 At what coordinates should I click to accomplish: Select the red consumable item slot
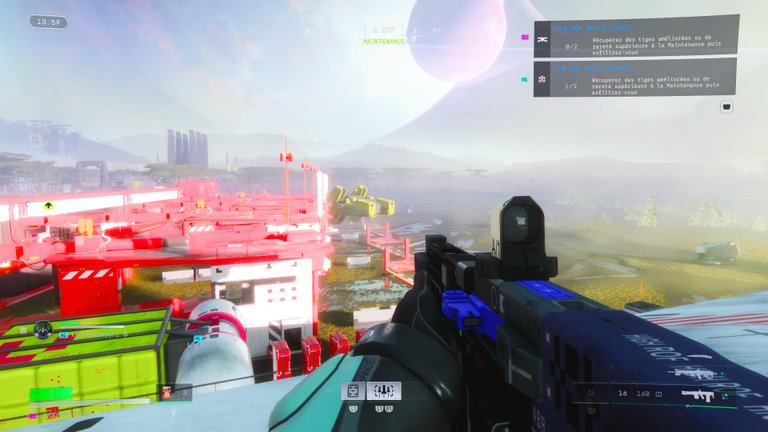[167, 392]
